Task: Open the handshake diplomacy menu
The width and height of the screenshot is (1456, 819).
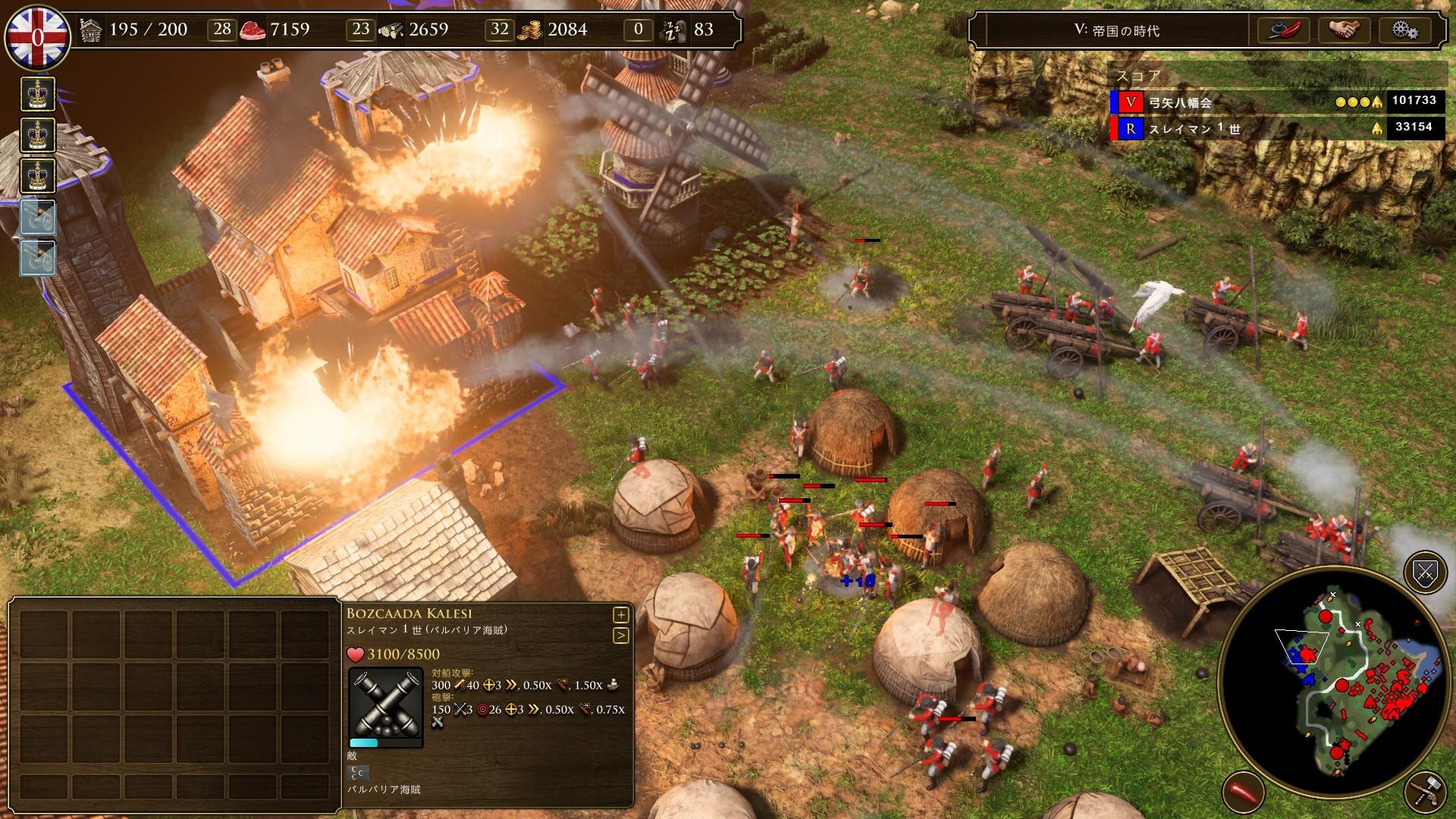Action: [x=1344, y=30]
